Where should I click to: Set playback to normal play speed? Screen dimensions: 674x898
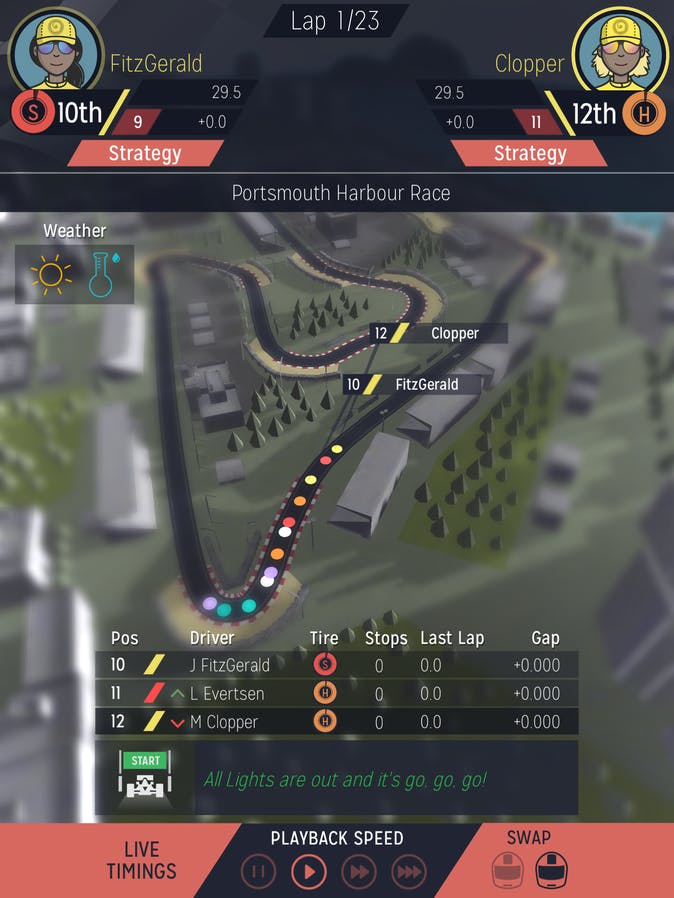(309, 872)
